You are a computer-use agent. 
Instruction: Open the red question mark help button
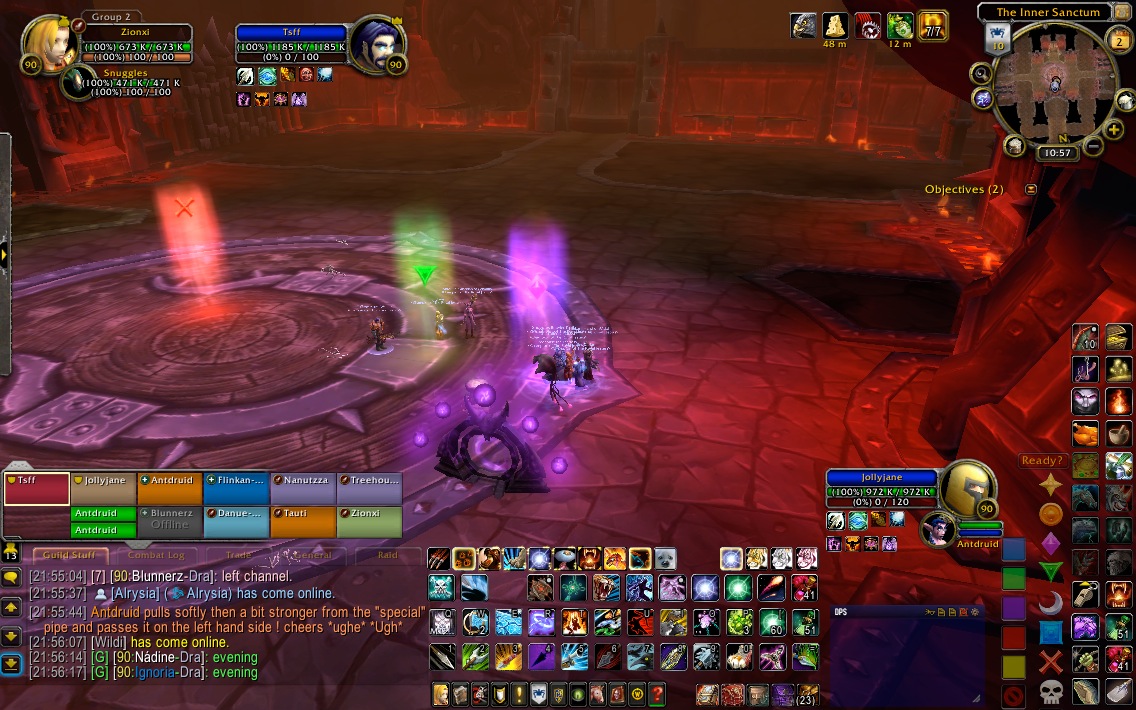657,693
